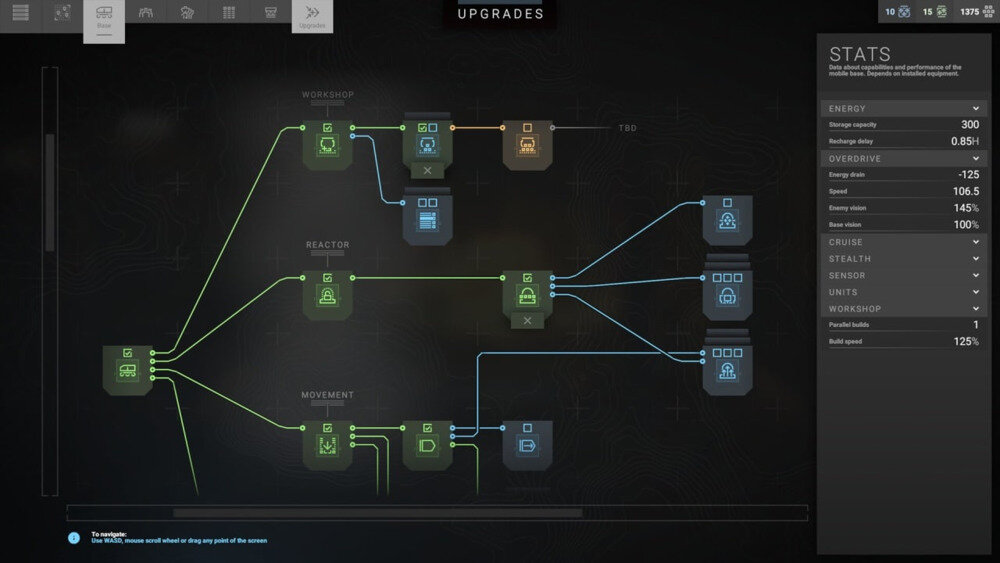Remove the second Workshop upgrade with its X button
The image size is (1000, 563).
click(427, 171)
